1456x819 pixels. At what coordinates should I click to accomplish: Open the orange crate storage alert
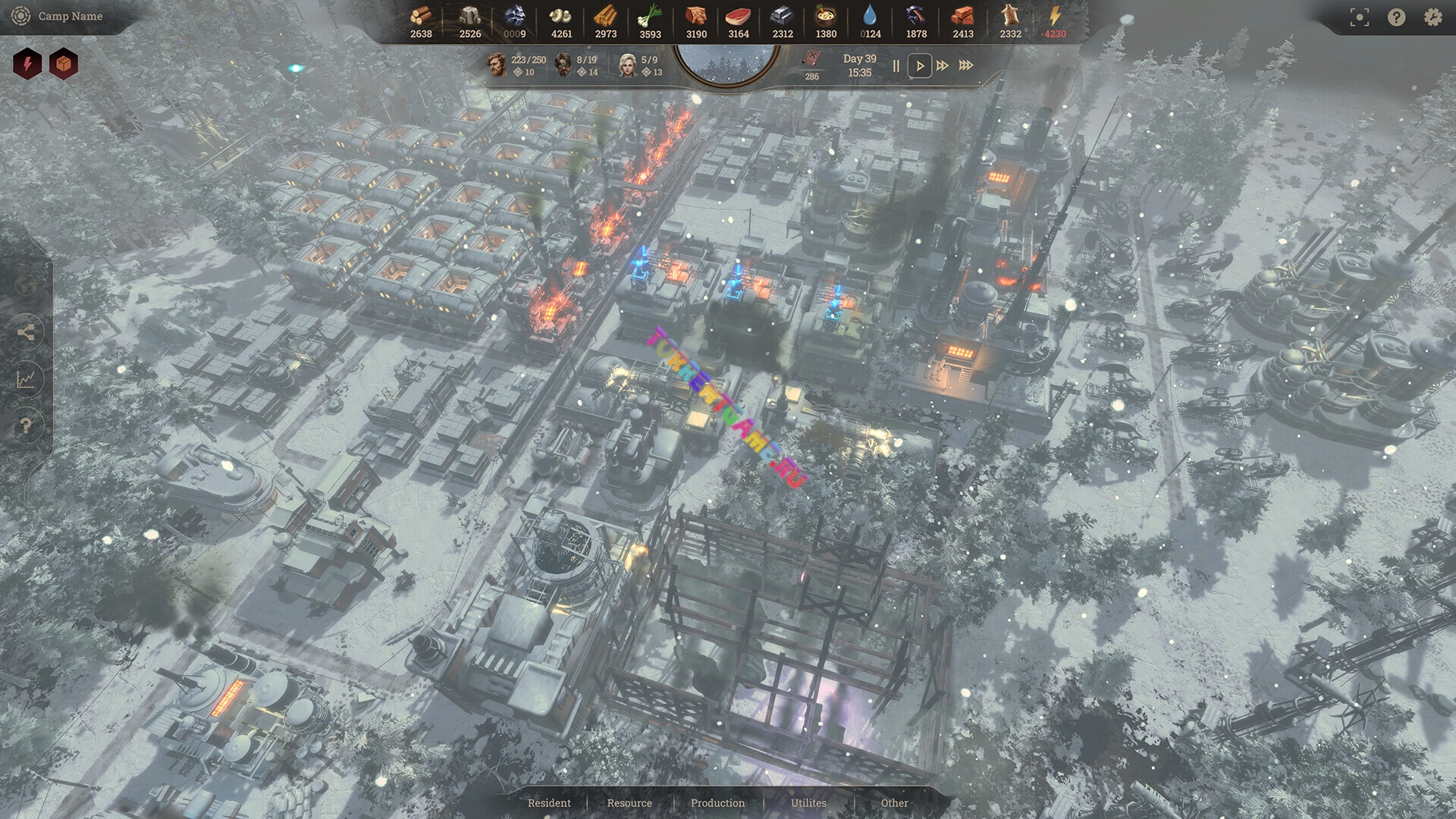64,64
